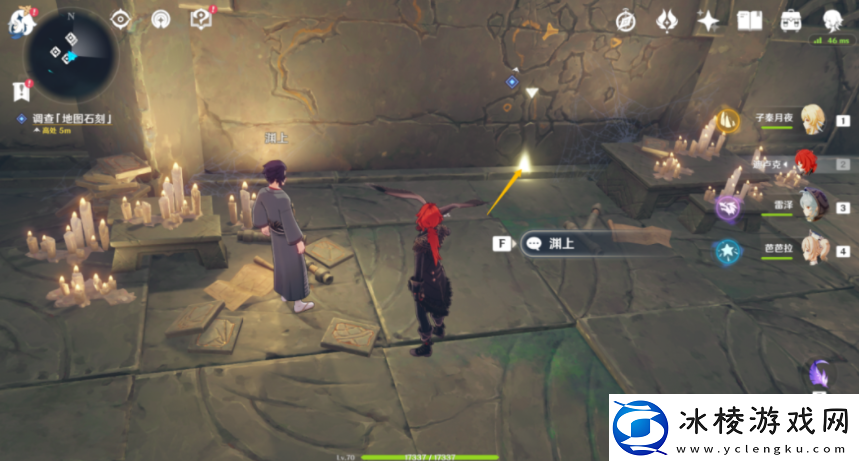This screenshot has height=461, width=859.
Task: Open the round icon beside the eye icon
Action: pyautogui.click(x=161, y=19)
